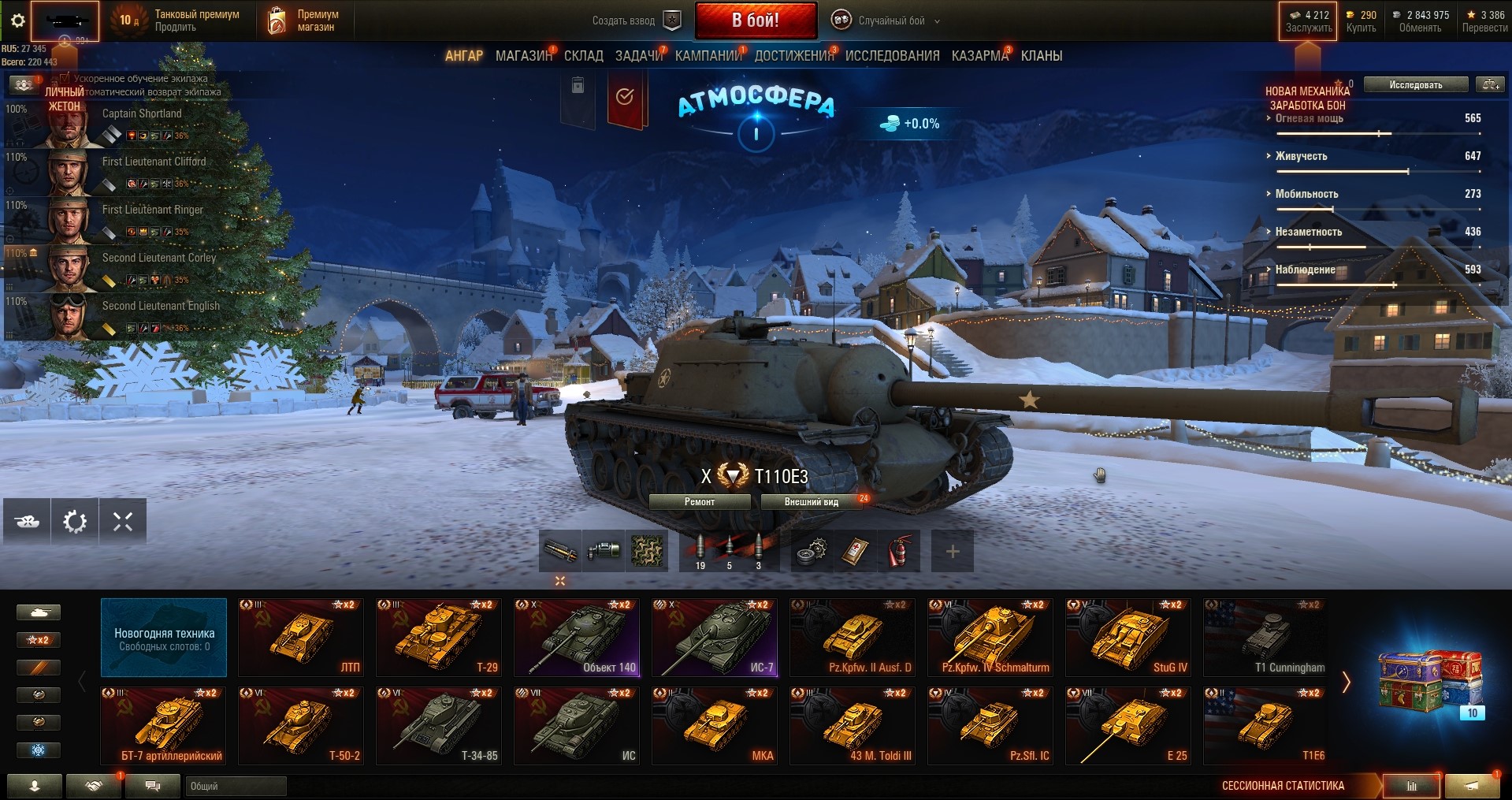
Task: Open СЕССИОННАЯ СТАТИСТИКА stats button
Action: (x=1411, y=786)
